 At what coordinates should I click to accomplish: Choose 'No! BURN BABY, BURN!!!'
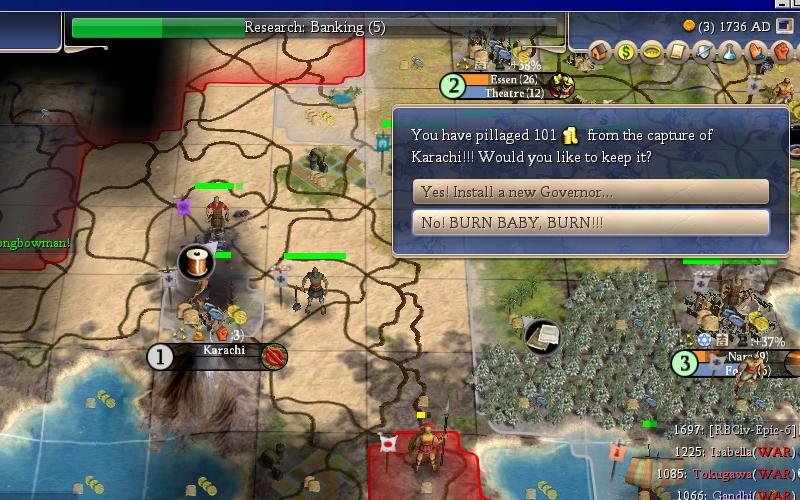pyautogui.click(x=590, y=222)
